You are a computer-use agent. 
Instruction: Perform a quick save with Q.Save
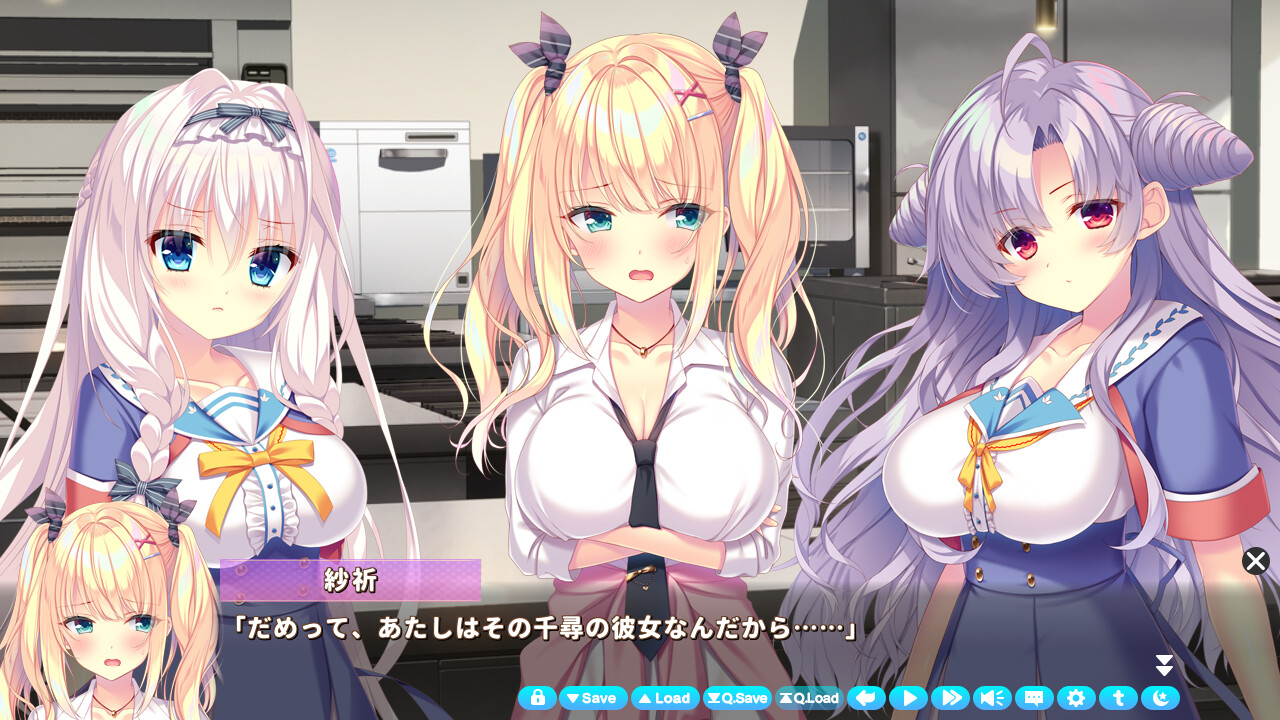(738, 698)
